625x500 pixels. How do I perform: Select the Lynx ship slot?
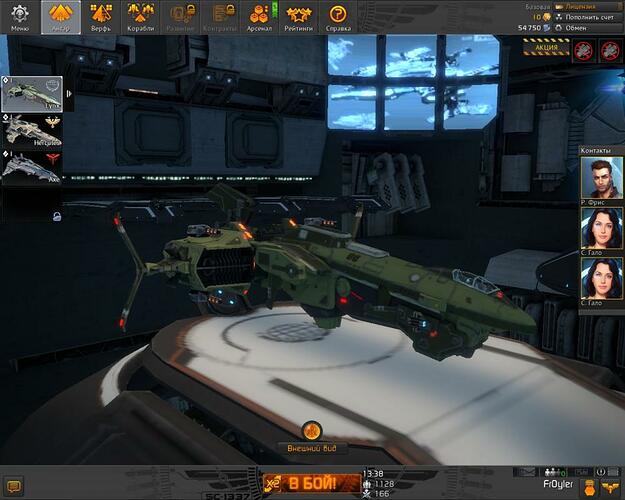click(31, 93)
